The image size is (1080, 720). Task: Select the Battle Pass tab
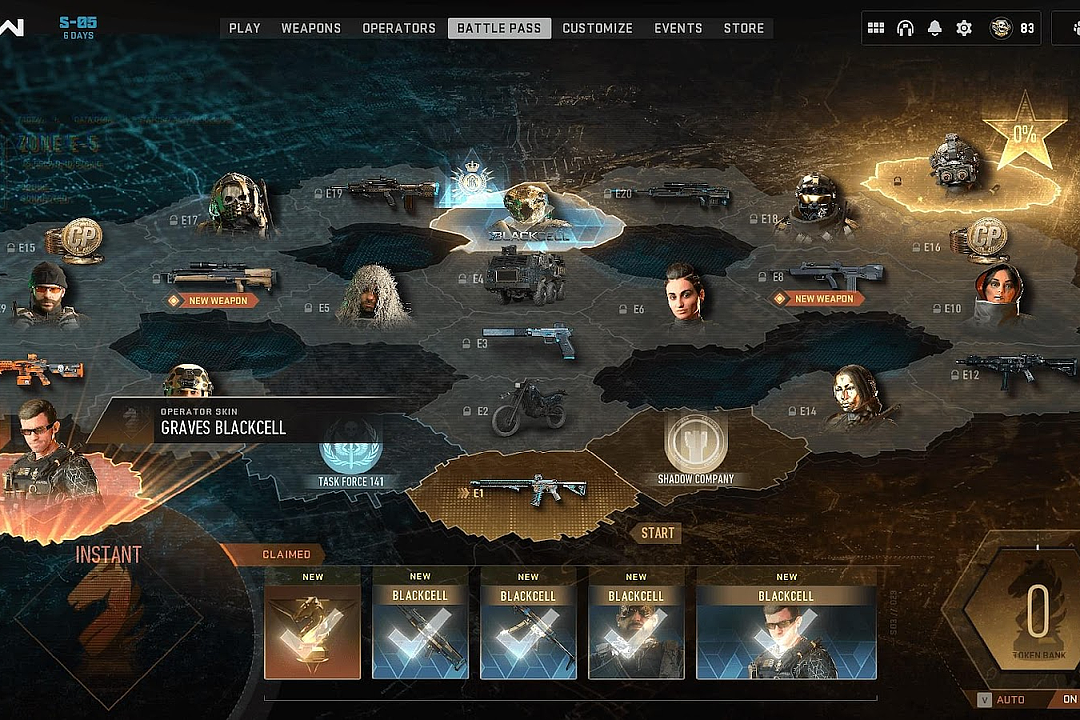point(499,28)
